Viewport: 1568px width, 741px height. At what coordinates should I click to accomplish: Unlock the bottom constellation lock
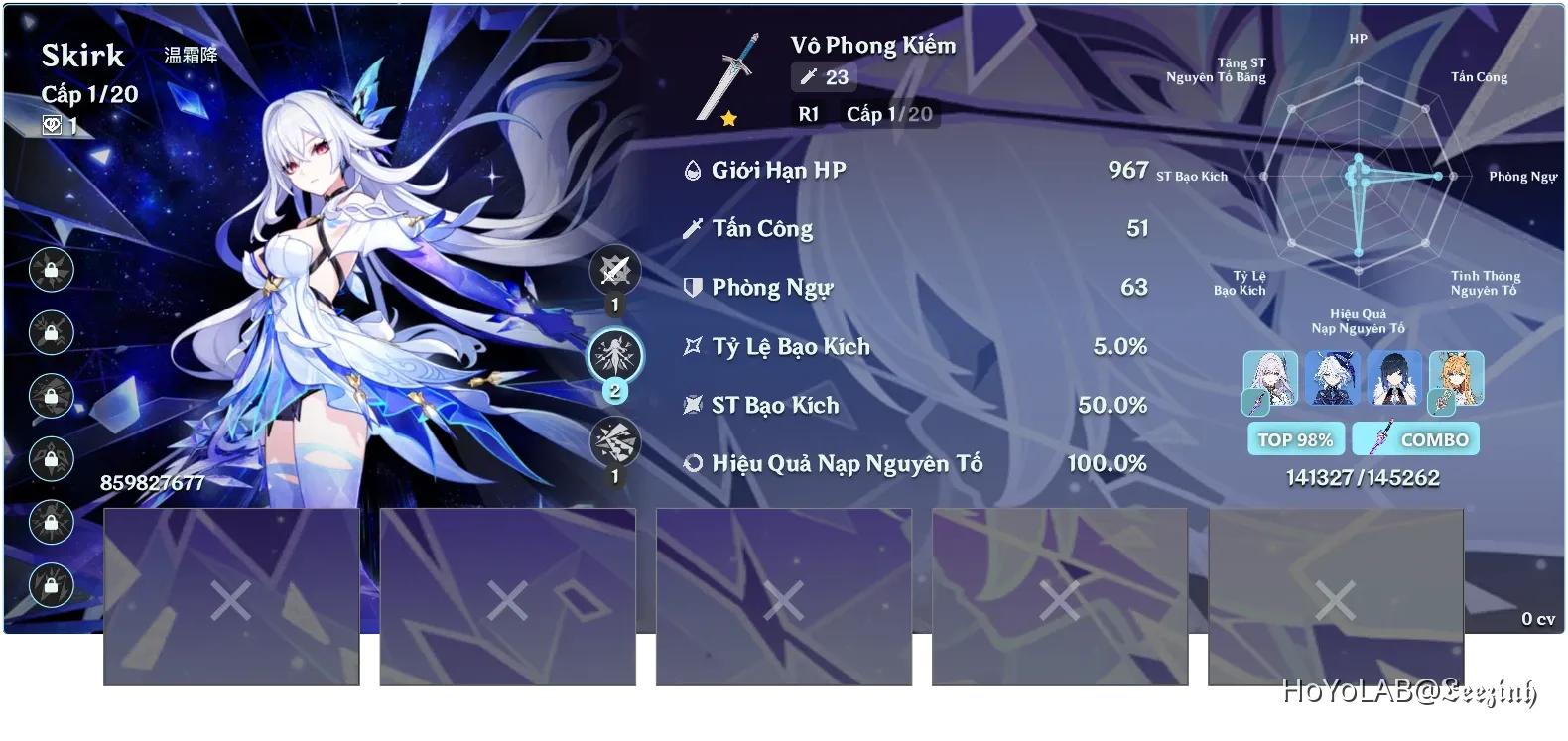click(x=50, y=585)
